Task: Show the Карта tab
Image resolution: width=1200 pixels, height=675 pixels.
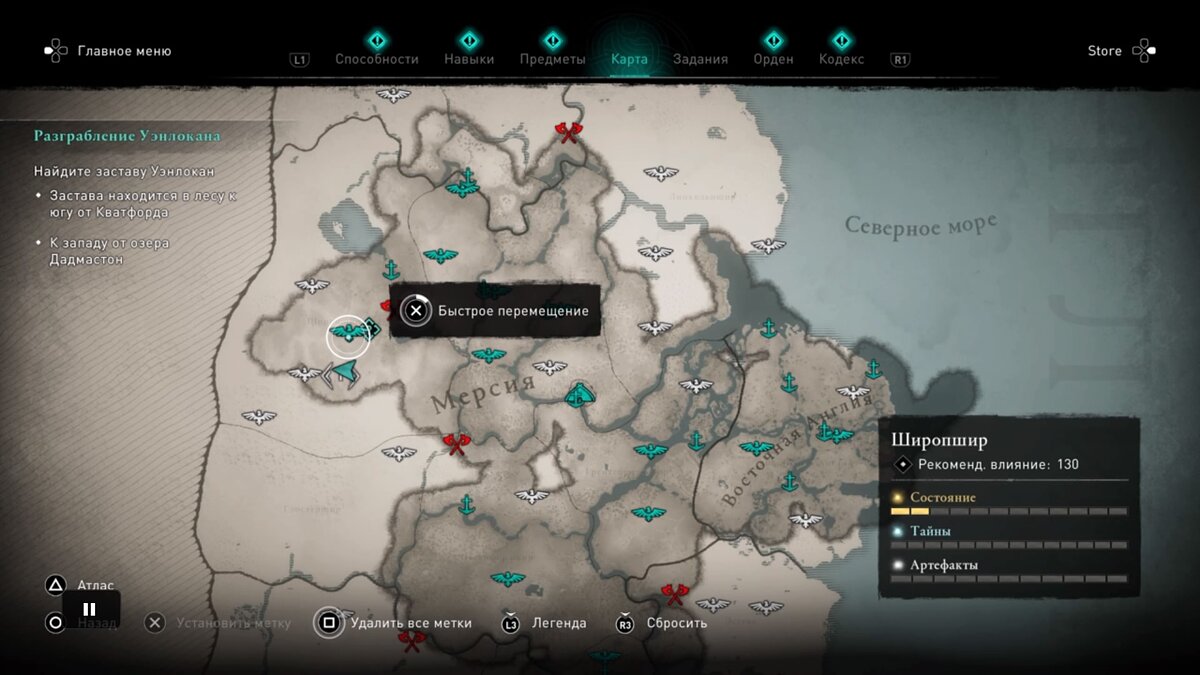Action: pyautogui.click(x=629, y=59)
